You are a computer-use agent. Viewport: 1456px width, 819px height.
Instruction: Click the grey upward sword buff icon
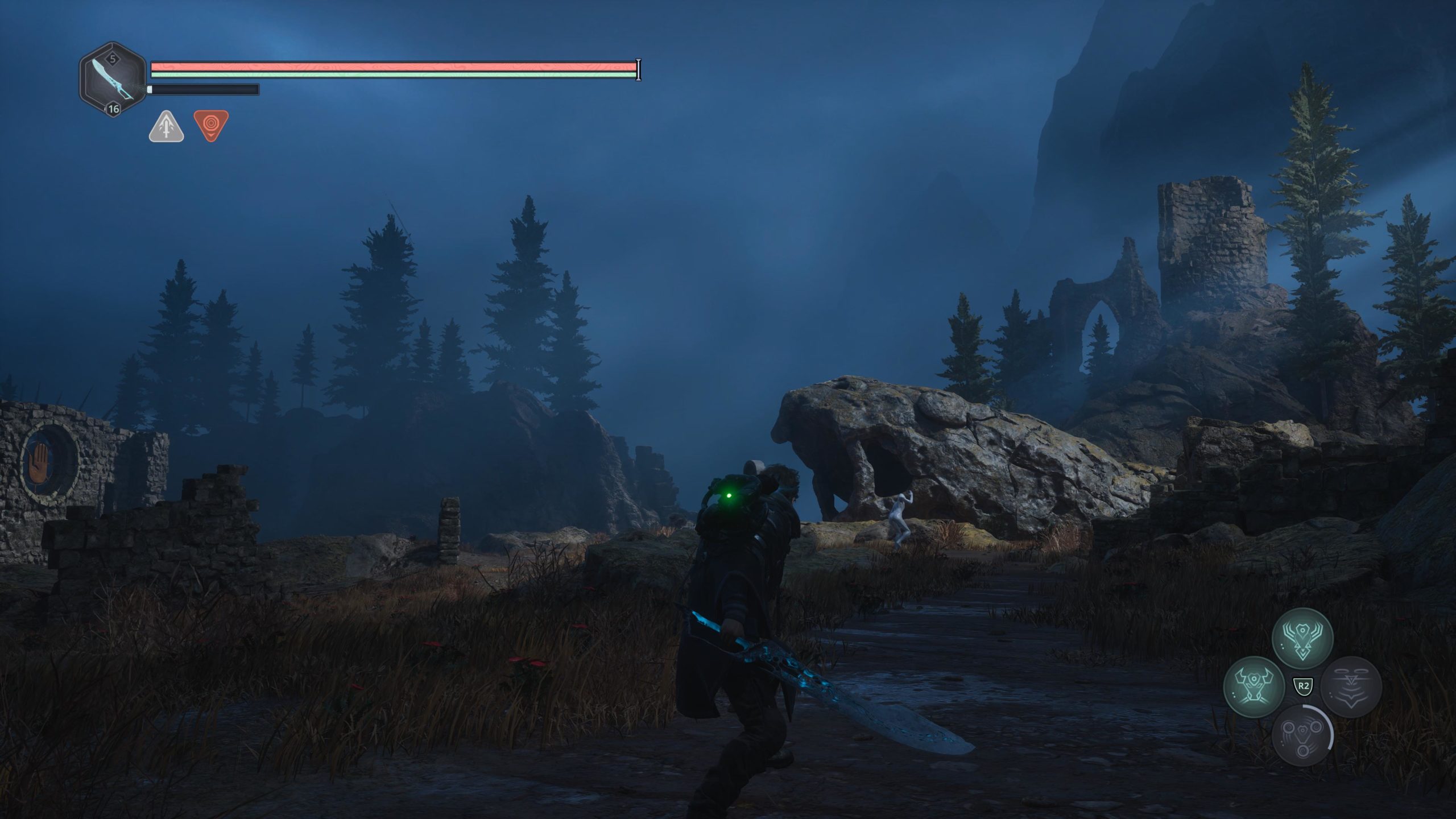point(166,126)
